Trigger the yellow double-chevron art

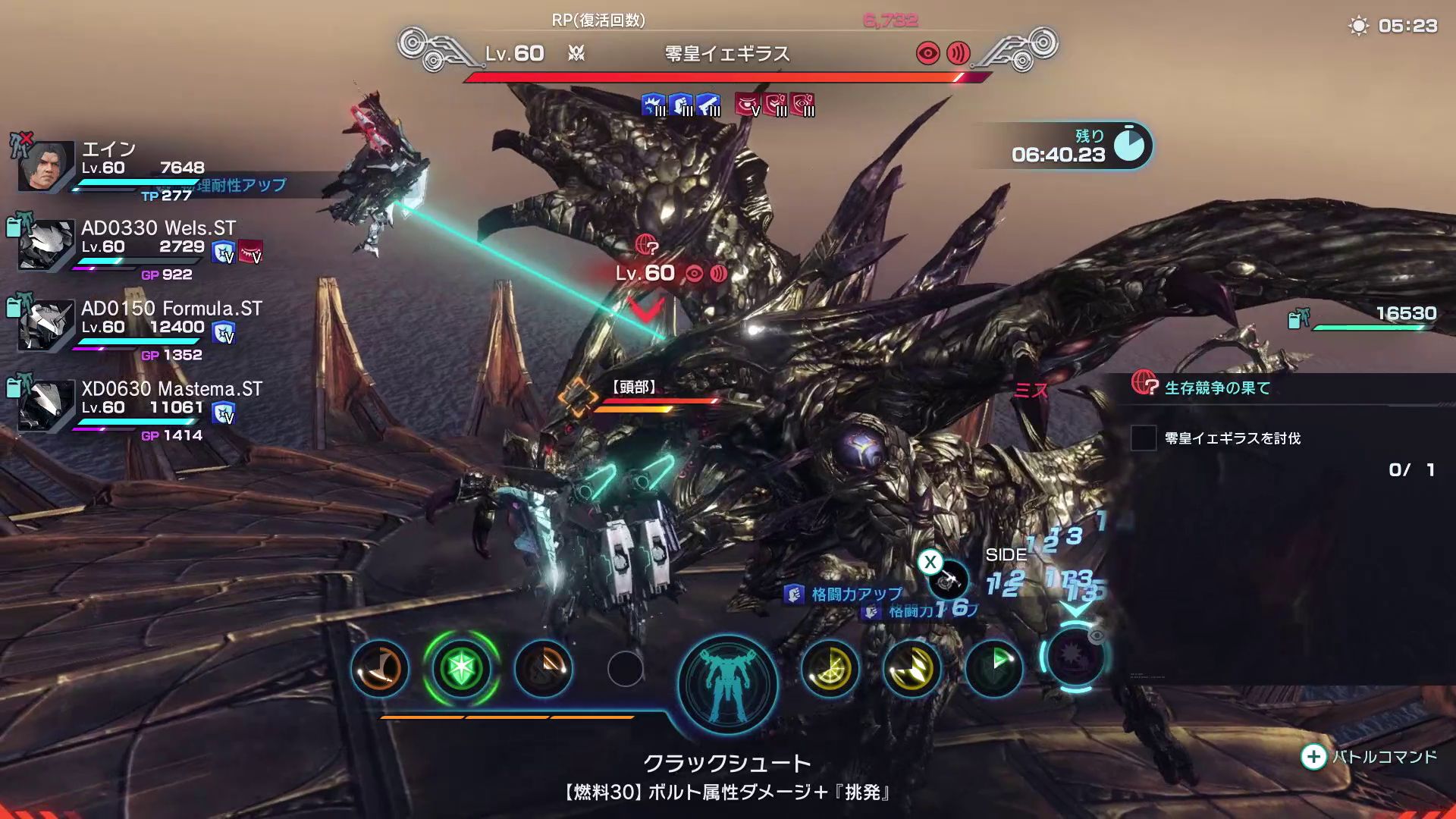912,669
